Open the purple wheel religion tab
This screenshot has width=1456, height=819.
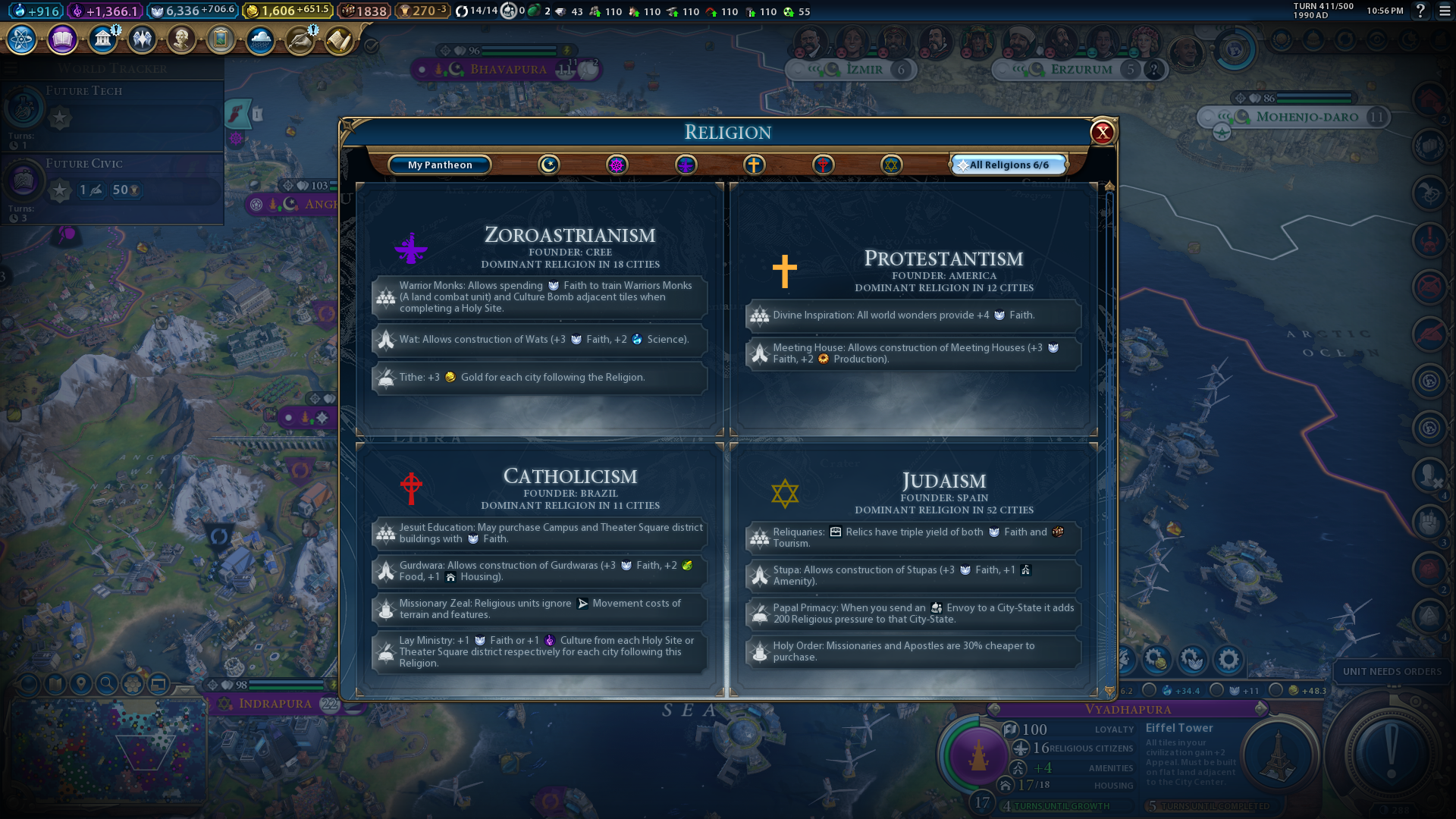tap(617, 165)
